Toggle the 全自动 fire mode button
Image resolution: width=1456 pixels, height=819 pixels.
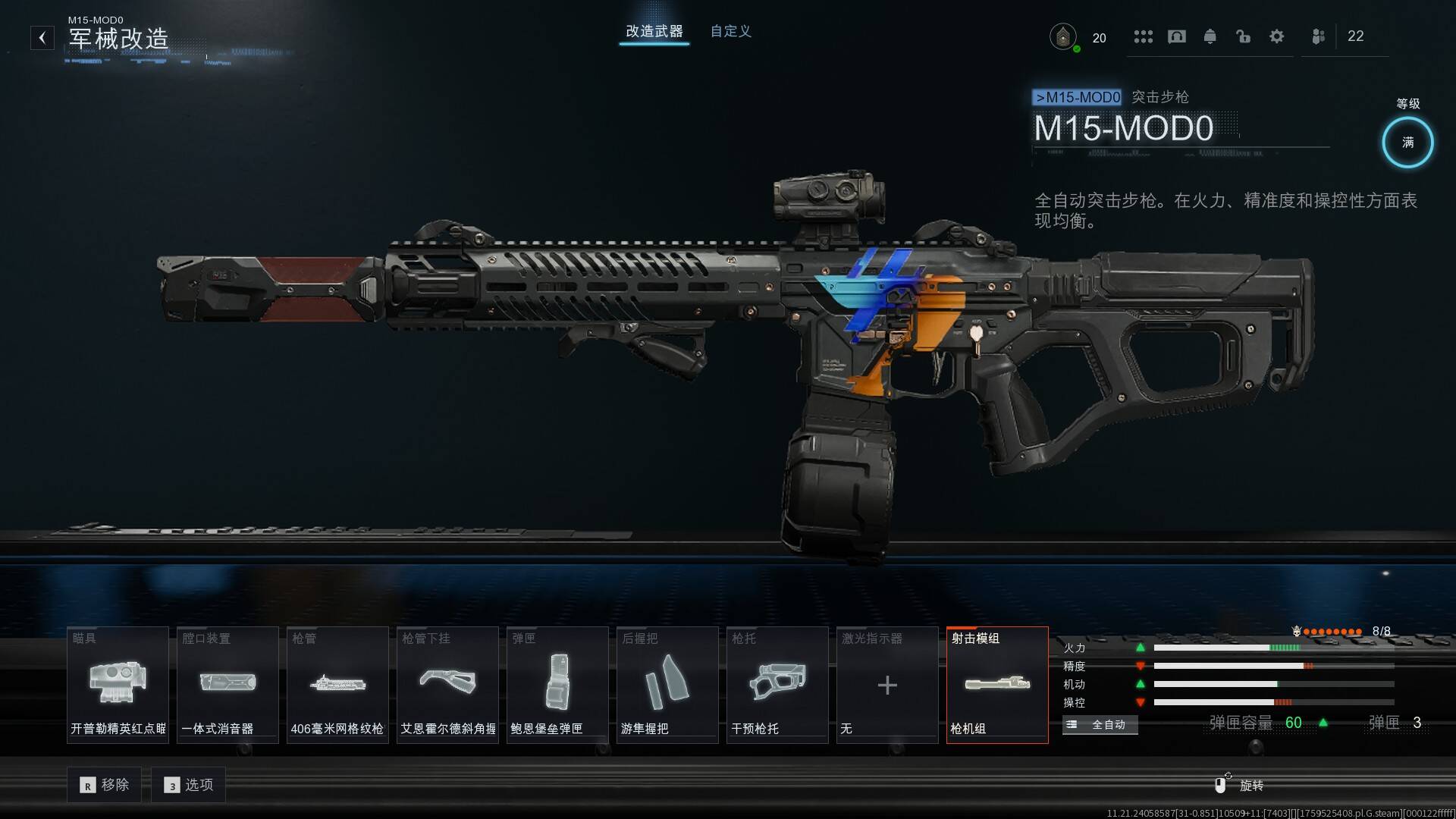click(x=1100, y=725)
